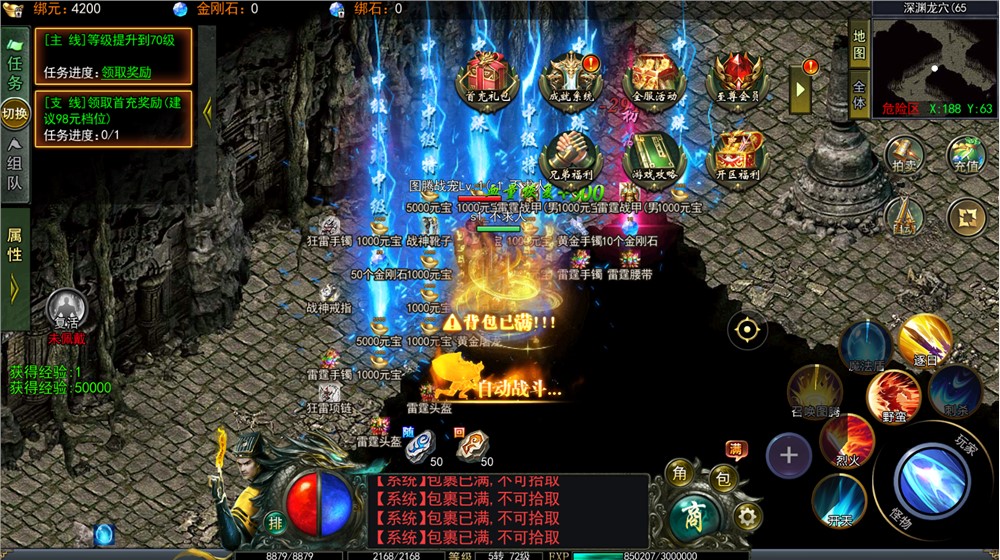Screen dimensions: 1000x560
Task: Open the 兄弟福利 brotherhood benefits icon
Action: [569, 156]
